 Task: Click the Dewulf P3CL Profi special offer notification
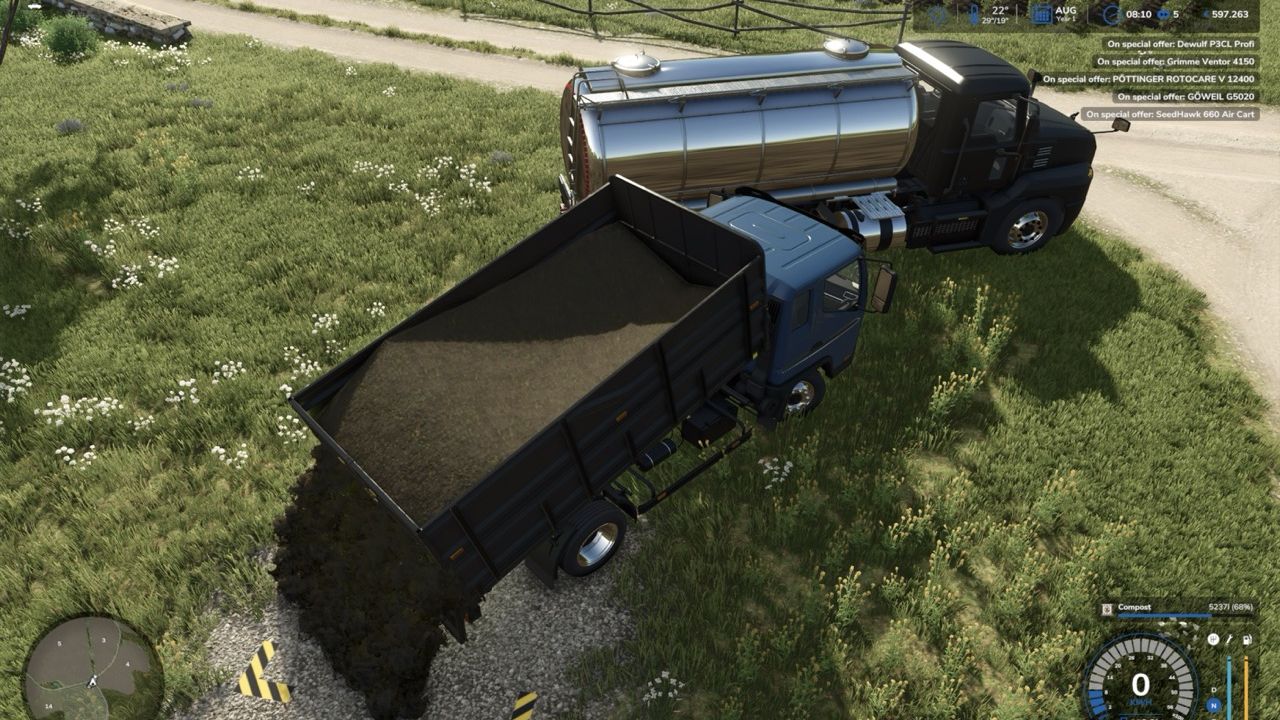(1180, 44)
